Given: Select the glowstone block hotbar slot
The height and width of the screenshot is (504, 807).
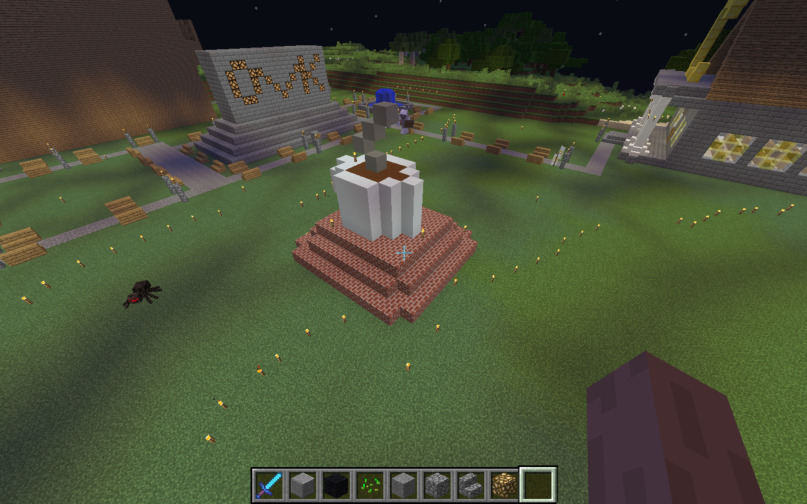Looking at the screenshot, I should [x=504, y=486].
